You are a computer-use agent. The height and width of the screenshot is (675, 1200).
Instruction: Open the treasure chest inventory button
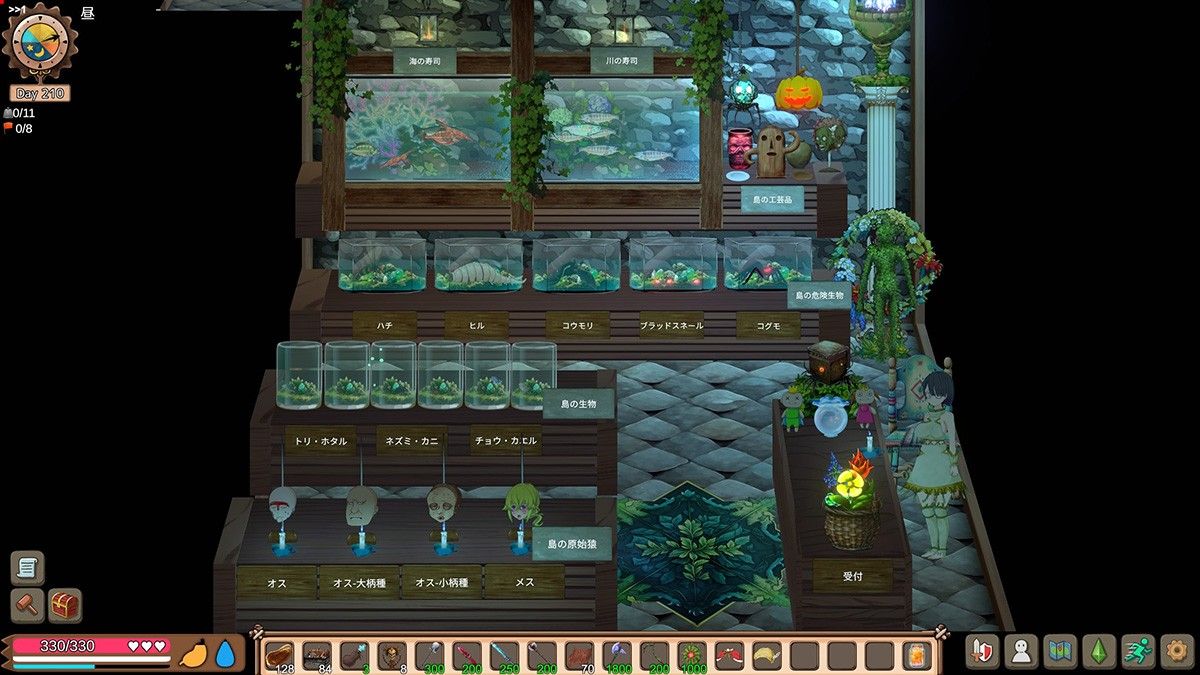point(65,605)
